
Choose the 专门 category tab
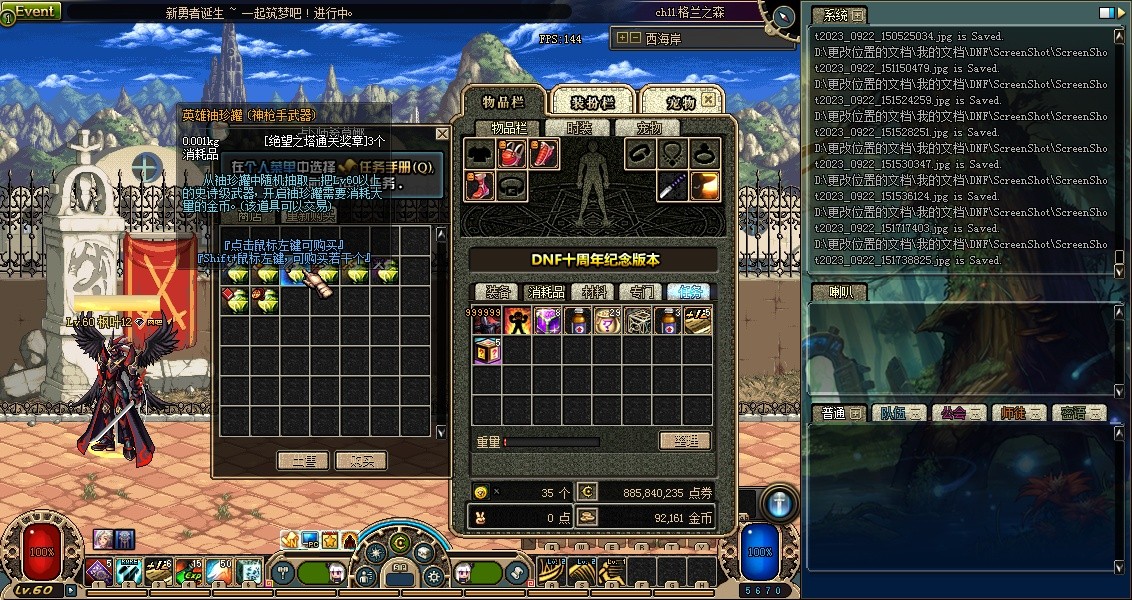pyautogui.click(x=641, y=292)
